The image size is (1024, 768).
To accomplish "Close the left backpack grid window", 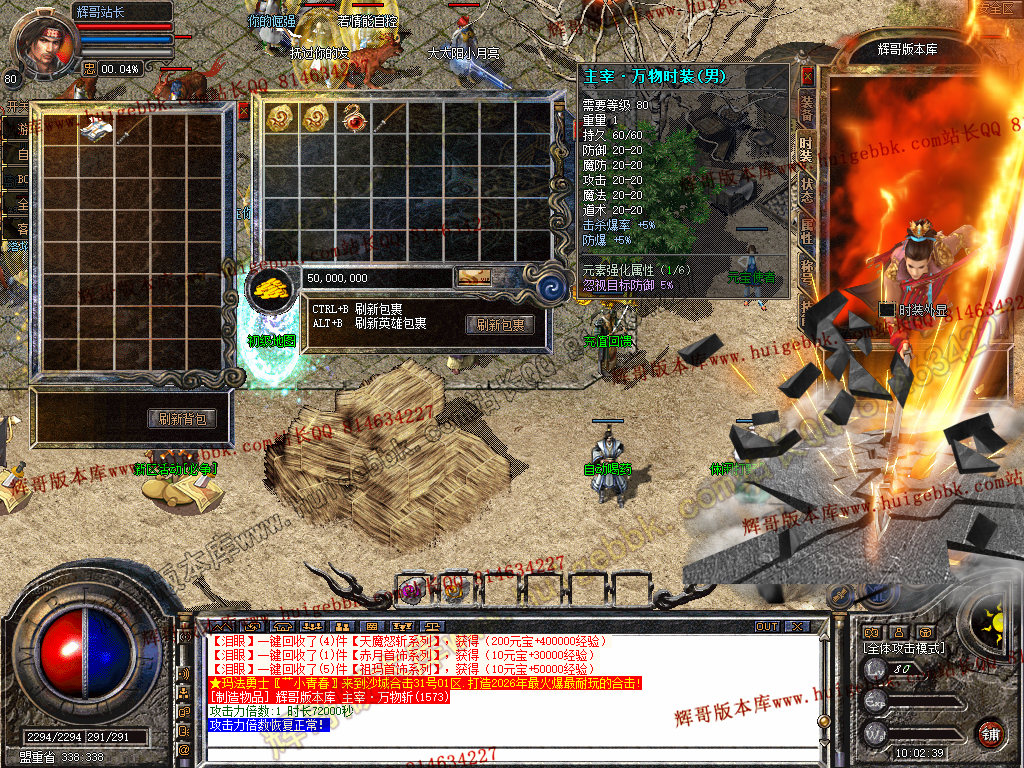I will [243, 112].
